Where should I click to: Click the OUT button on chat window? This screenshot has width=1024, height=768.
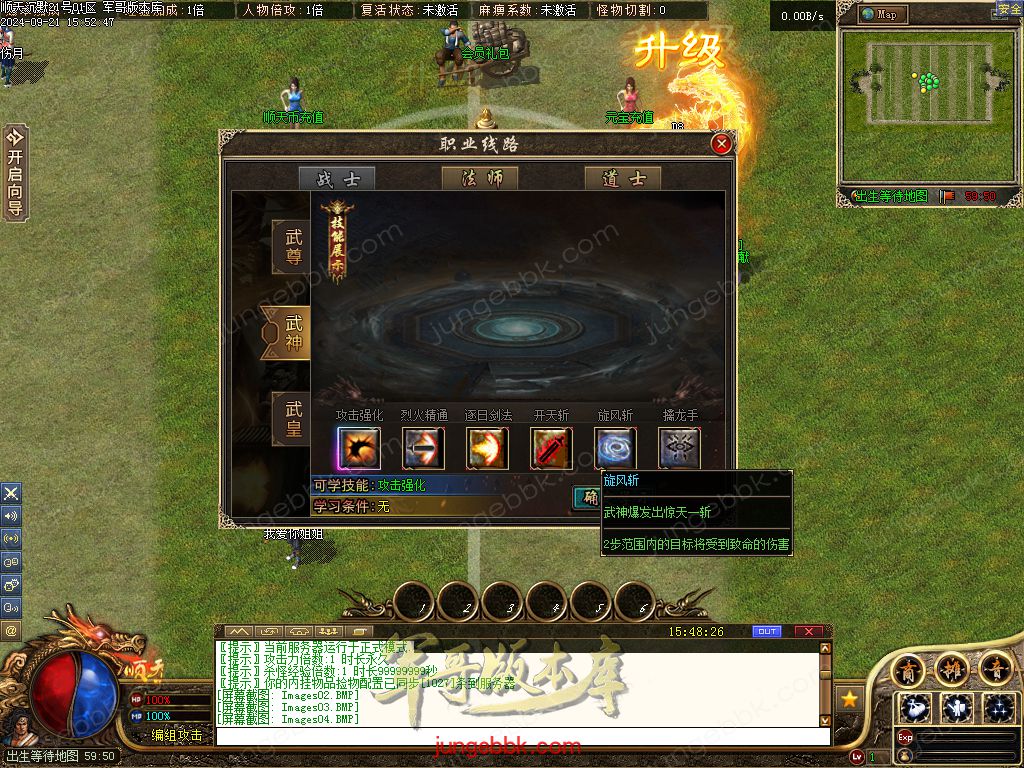click(767, 632)
